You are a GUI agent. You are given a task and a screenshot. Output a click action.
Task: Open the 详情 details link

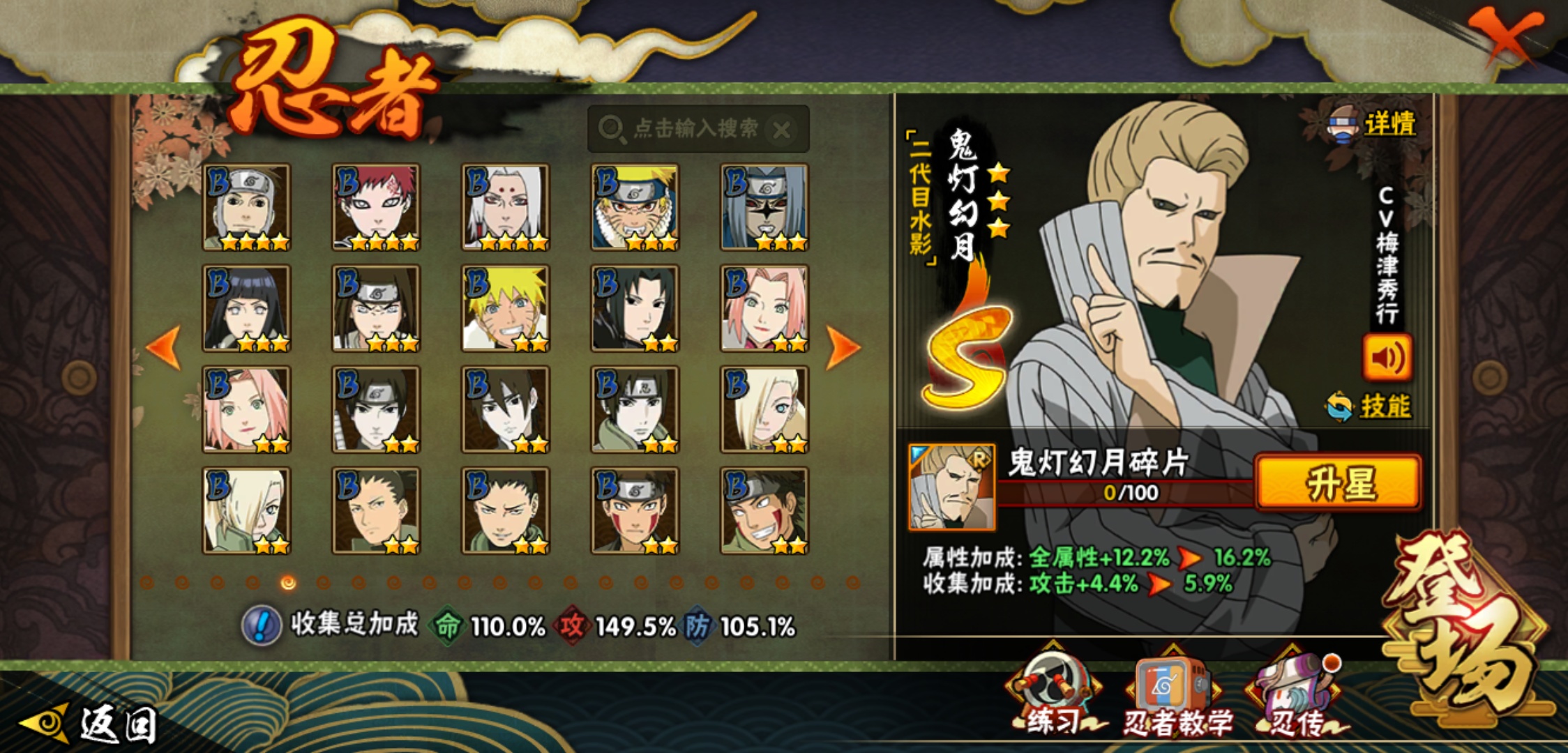click(1388, 124)
